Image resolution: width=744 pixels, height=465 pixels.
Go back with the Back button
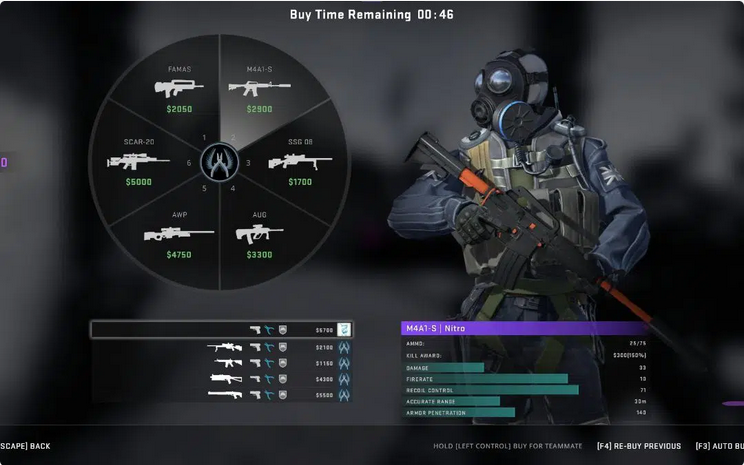pyautogui.click(x=26, y=446)
